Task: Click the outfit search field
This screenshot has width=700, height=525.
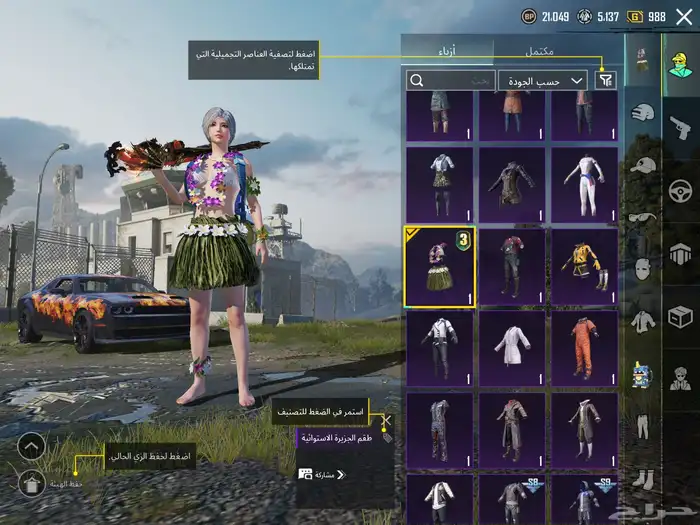Action: pos(450,80)
